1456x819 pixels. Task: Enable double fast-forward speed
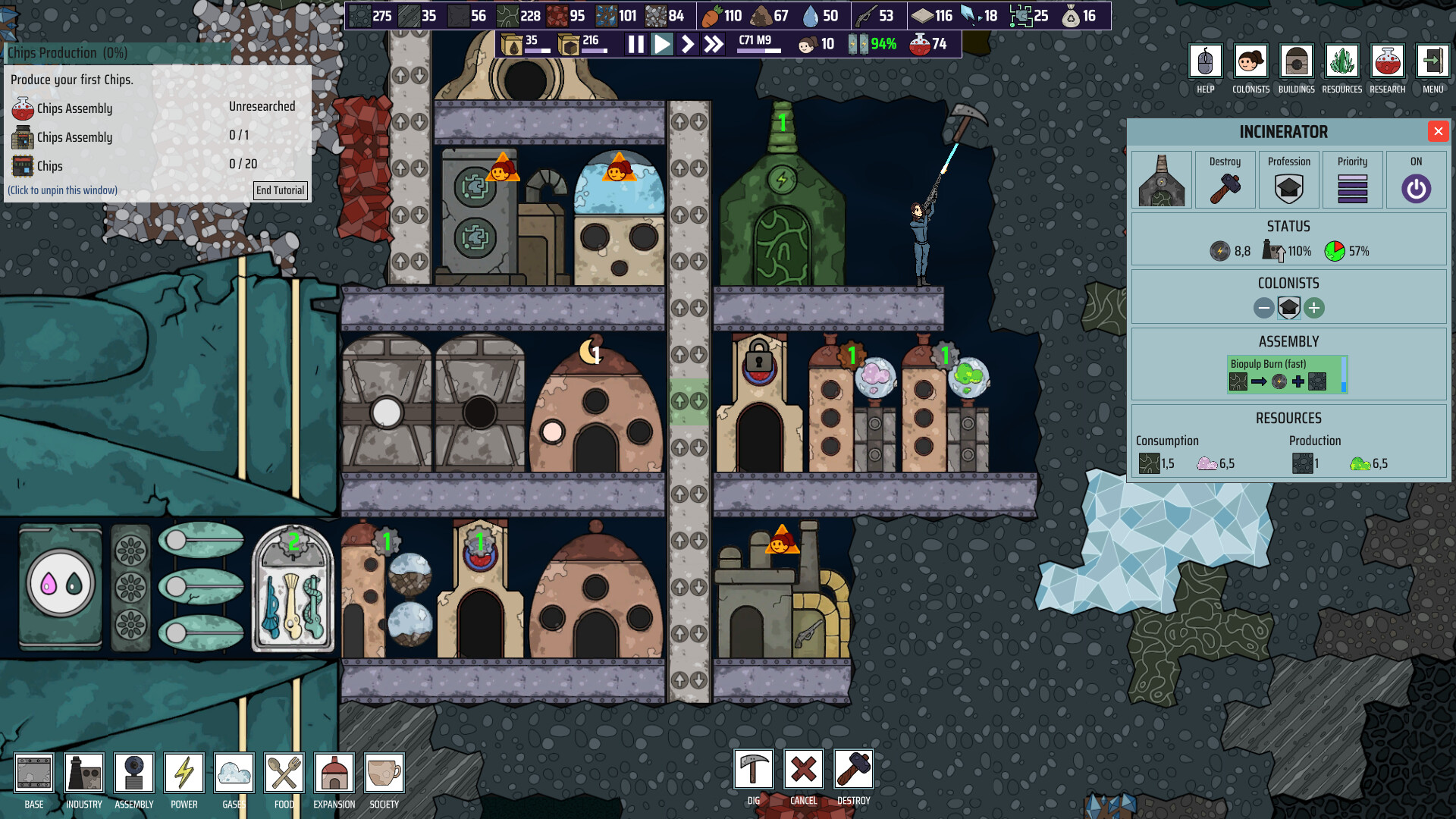tap(711, 45)
